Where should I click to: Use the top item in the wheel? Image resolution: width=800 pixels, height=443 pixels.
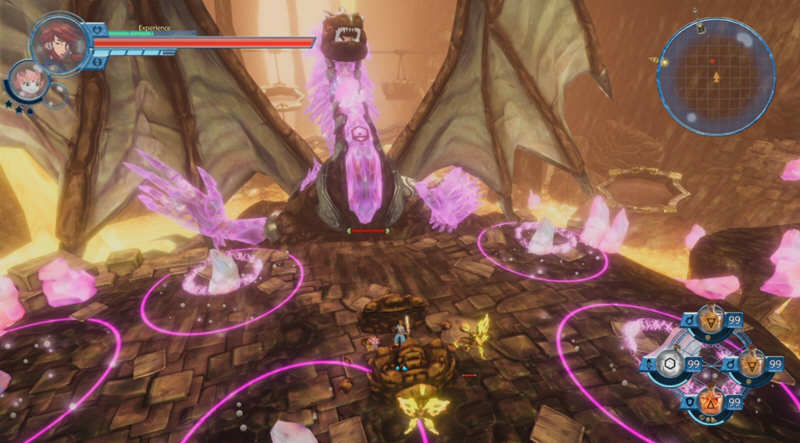coord(710,324)
